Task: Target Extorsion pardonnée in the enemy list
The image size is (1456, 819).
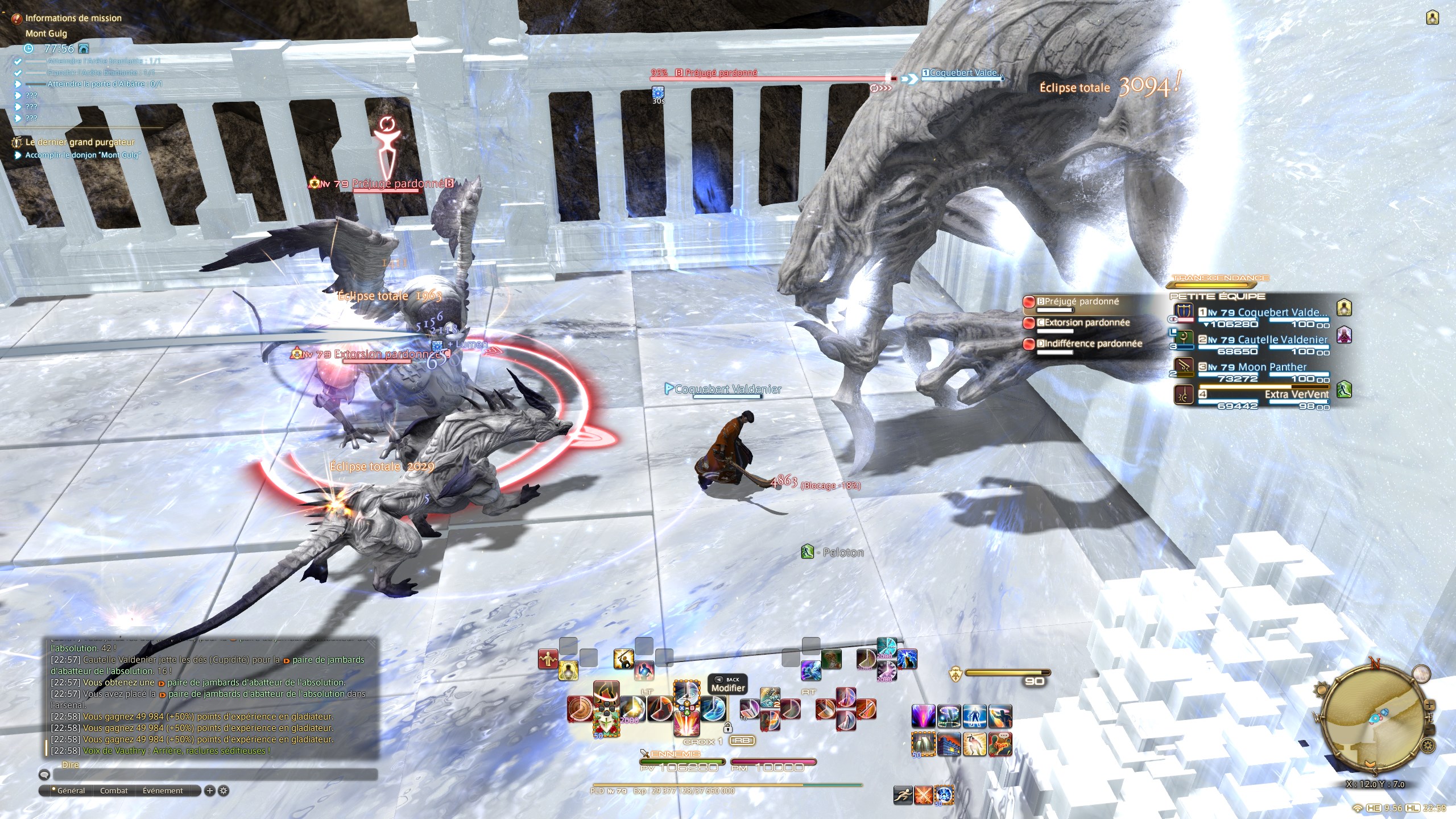Action: [x=1086, y=323]
